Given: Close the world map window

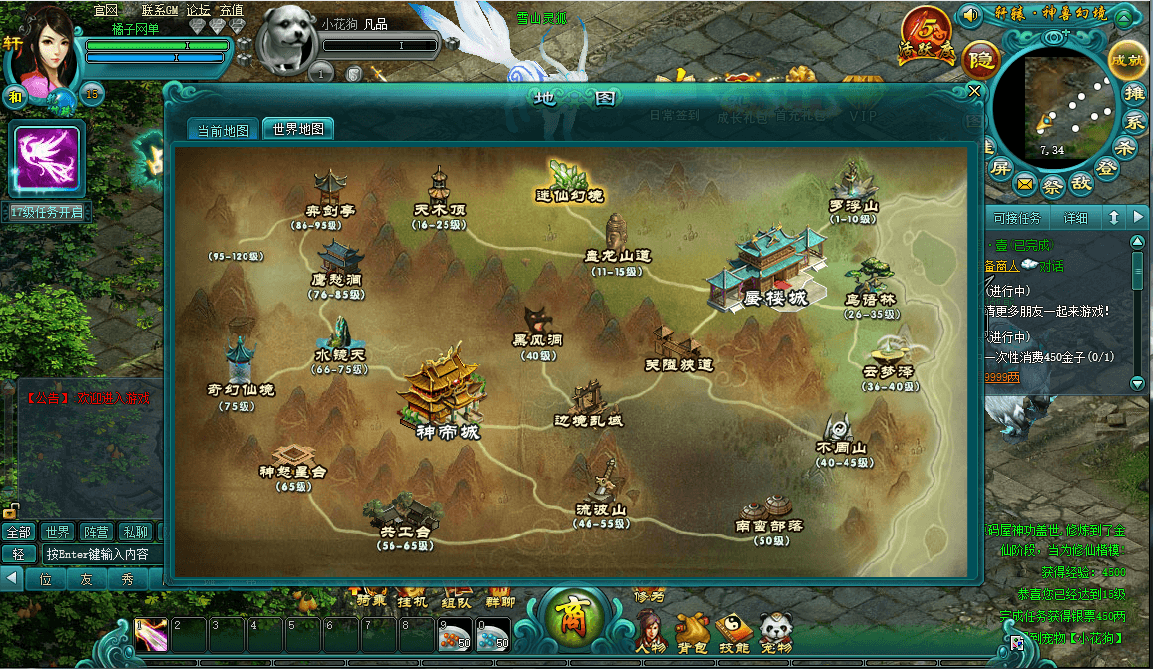Looking at the screenshot, I should click(975, 92).
